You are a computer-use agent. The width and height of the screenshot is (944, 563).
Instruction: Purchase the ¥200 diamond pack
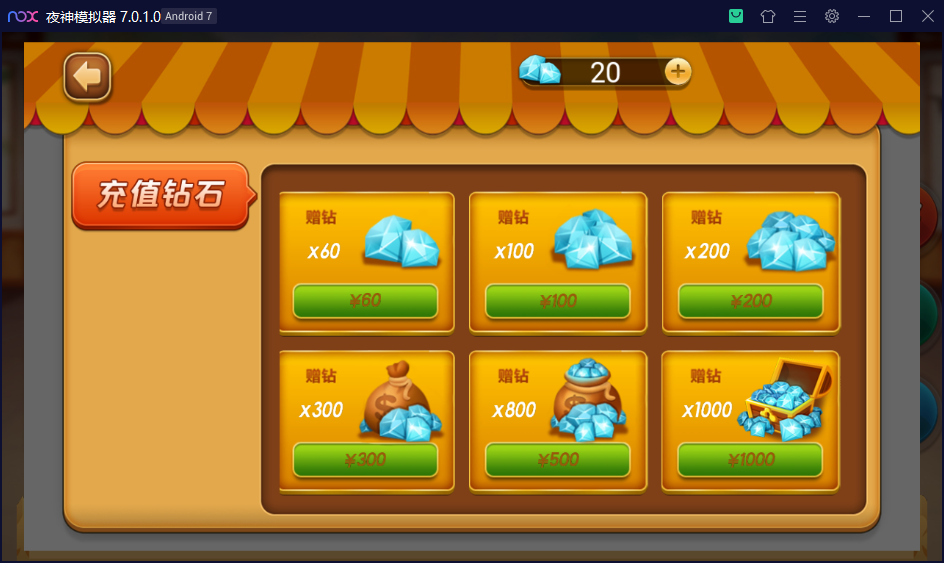(751, 301)
